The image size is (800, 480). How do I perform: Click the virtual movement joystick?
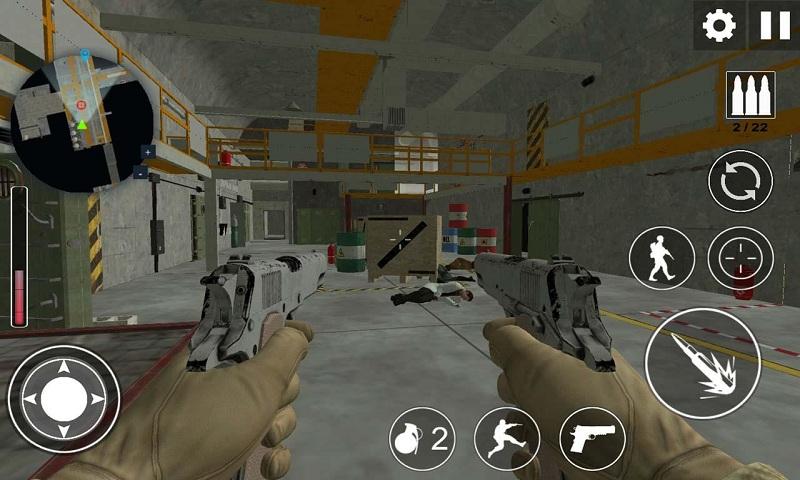point(63,399)
